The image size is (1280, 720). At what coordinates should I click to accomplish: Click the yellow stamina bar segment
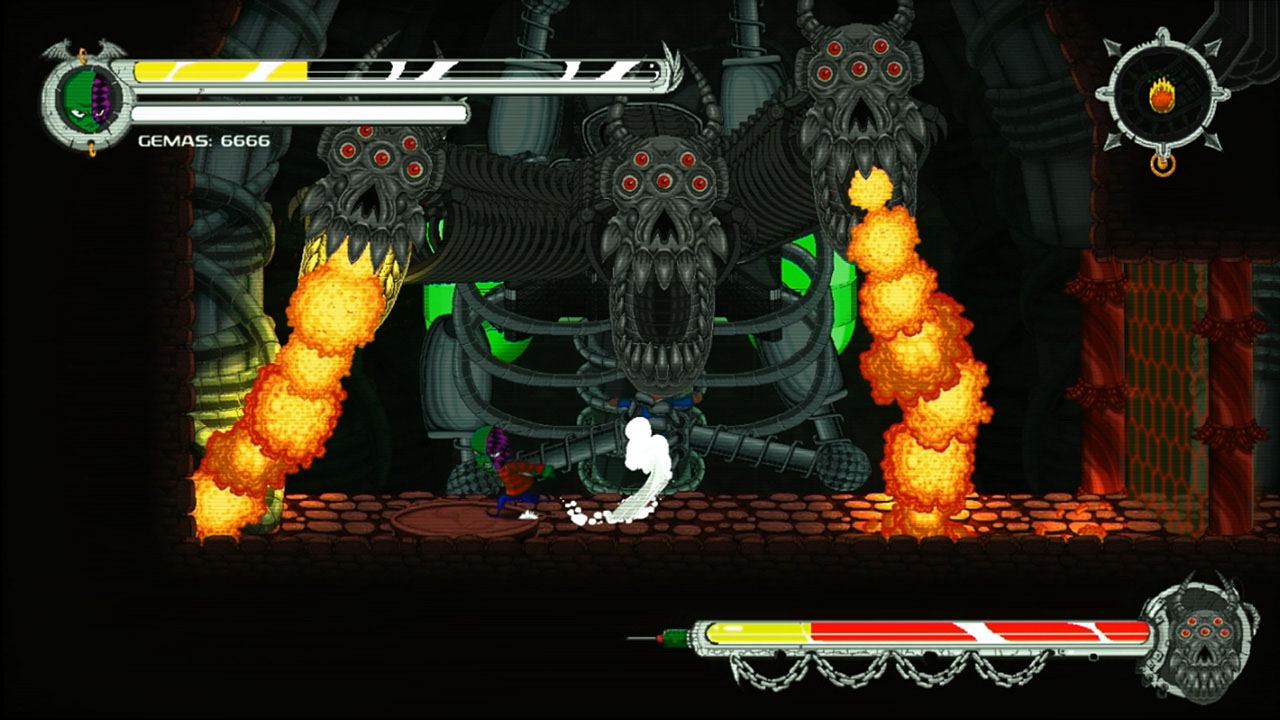(x=200, y=70)
